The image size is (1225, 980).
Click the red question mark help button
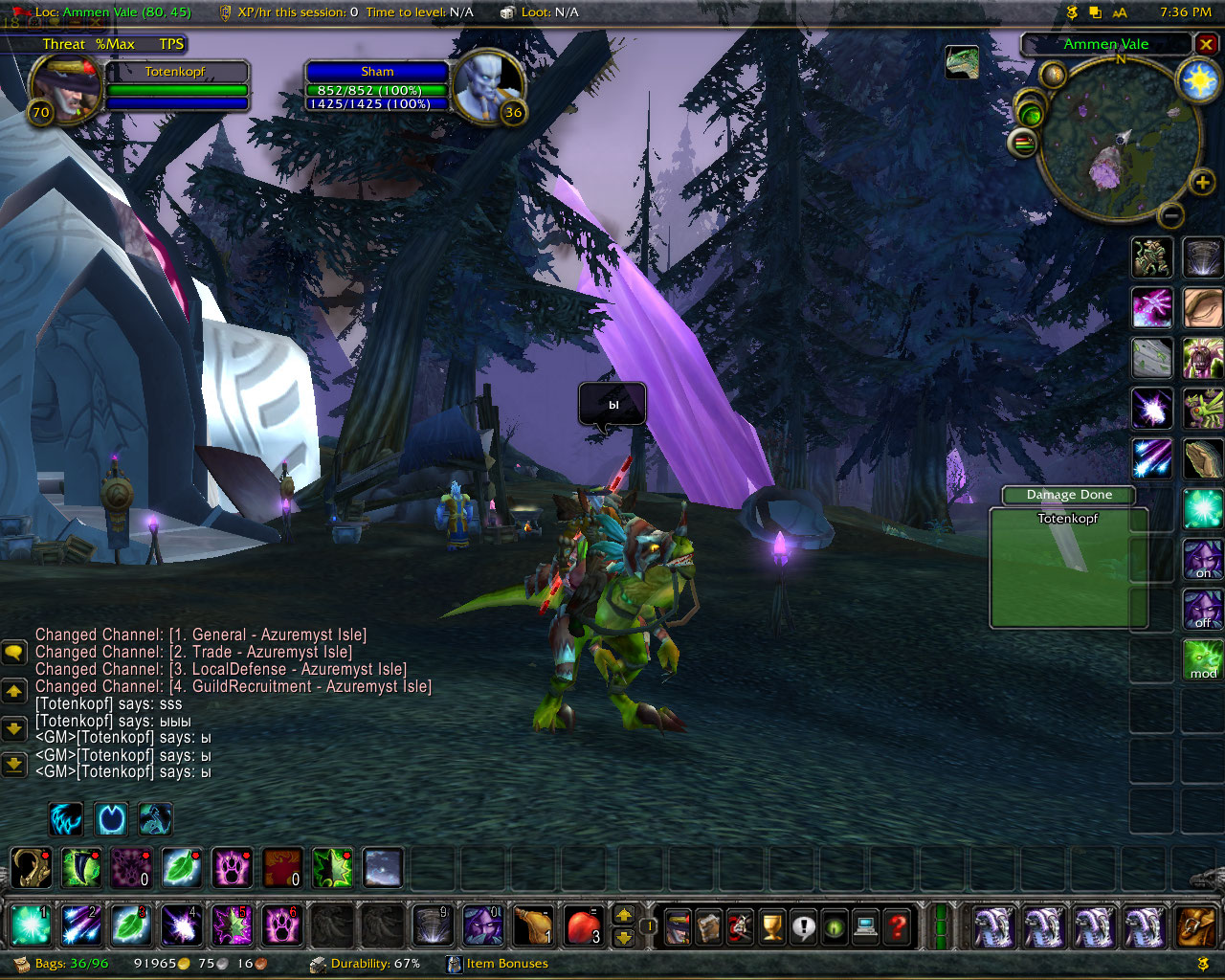pyautogui.click(x=897, y=926)
